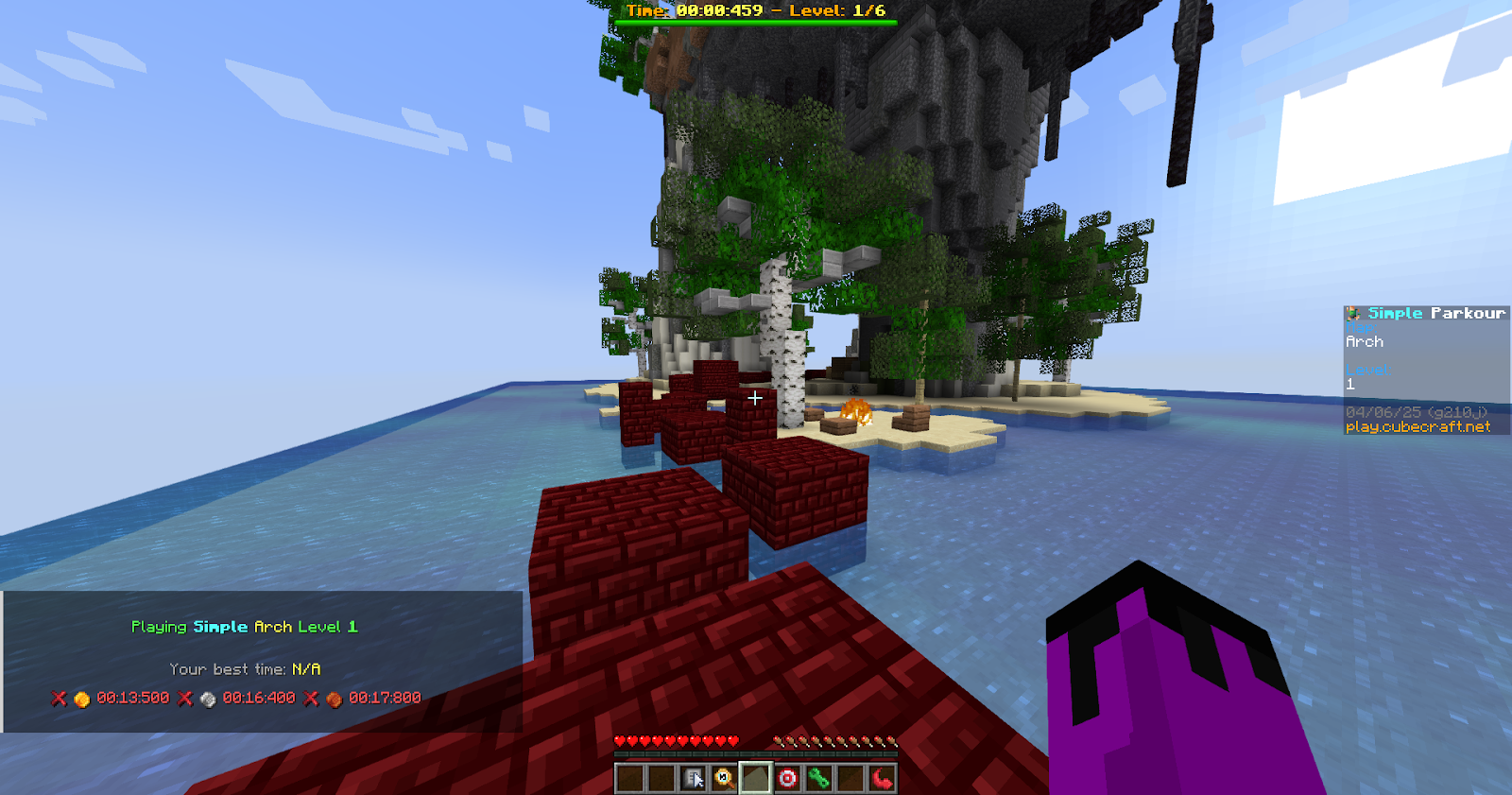Screen dimensions: 1512x795
Task: Toggle the red X beside the gold time
Action: pyautogui.click(x=58, y=699)
